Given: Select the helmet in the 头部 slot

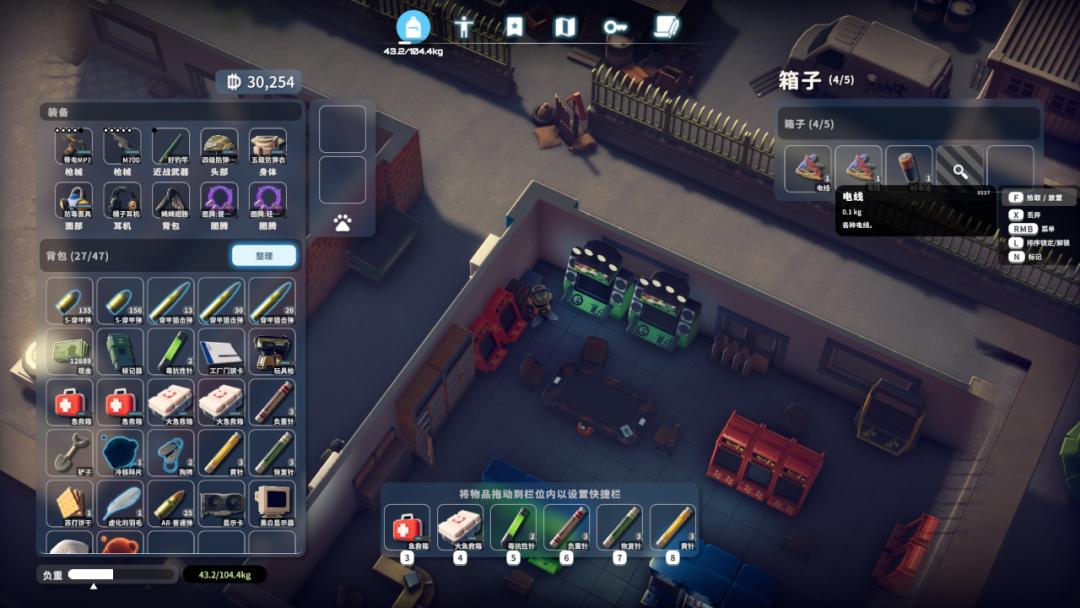Looking at the screenshot, I should 219,148.
